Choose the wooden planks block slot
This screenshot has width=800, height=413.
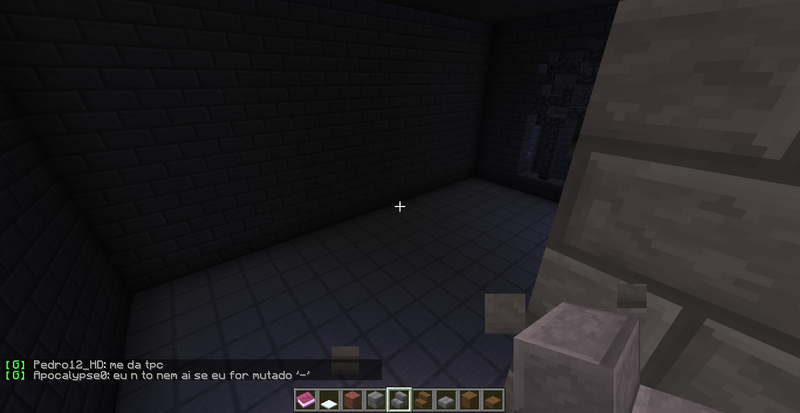[468, 400]
